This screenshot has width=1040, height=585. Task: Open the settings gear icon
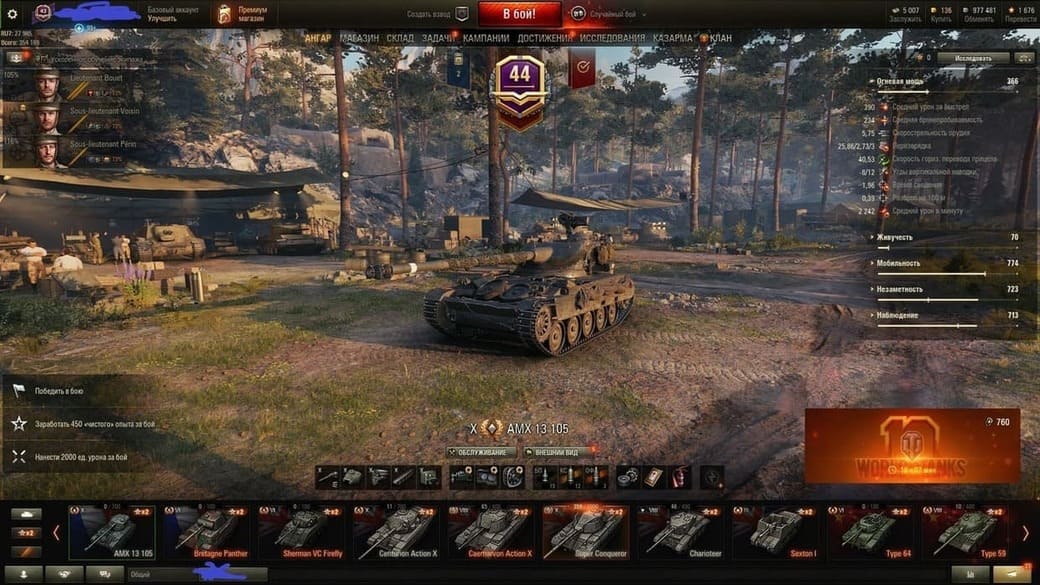13,14
